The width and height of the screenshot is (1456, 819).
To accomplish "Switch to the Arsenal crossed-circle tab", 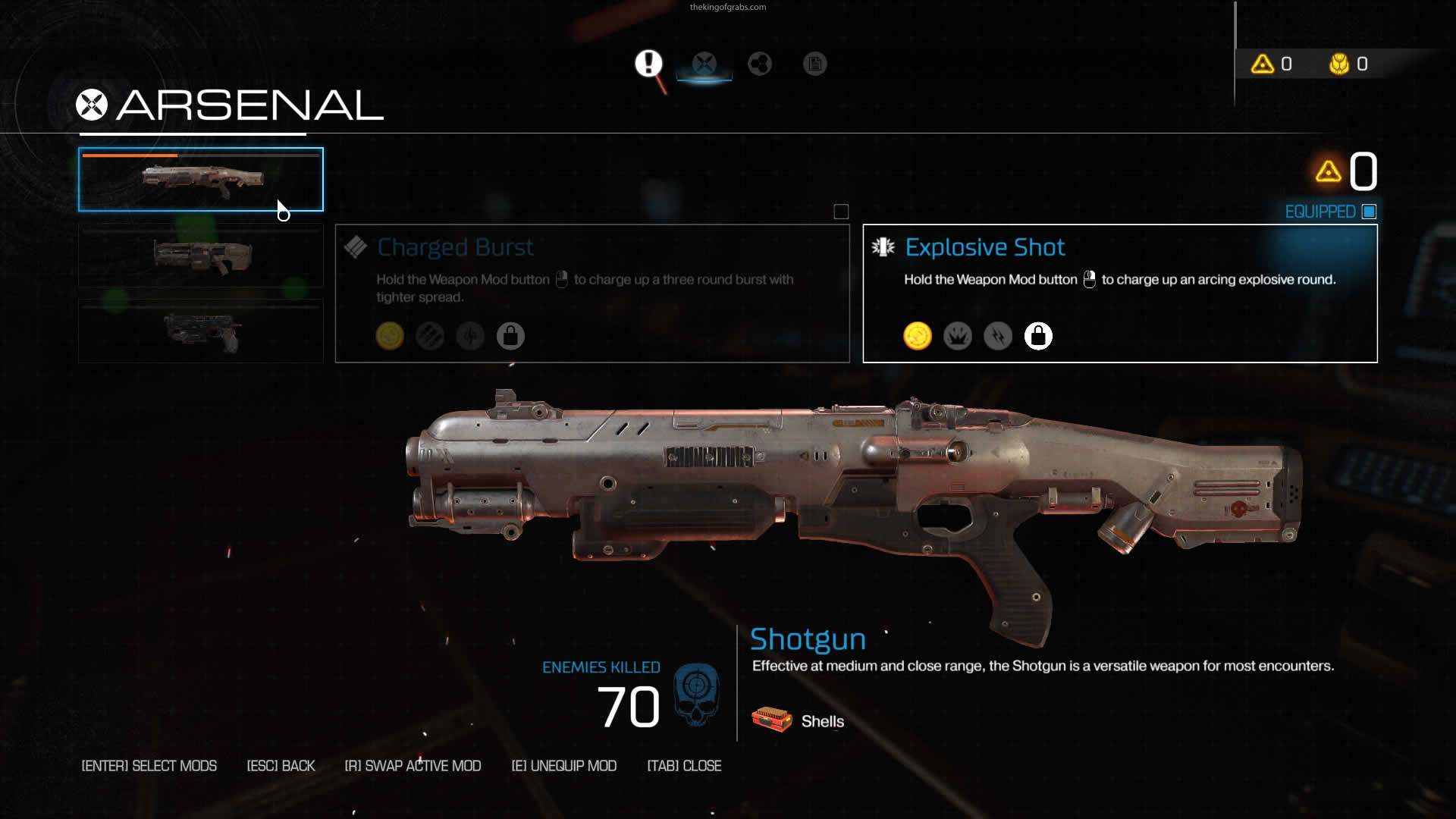I will coord(704,64).
